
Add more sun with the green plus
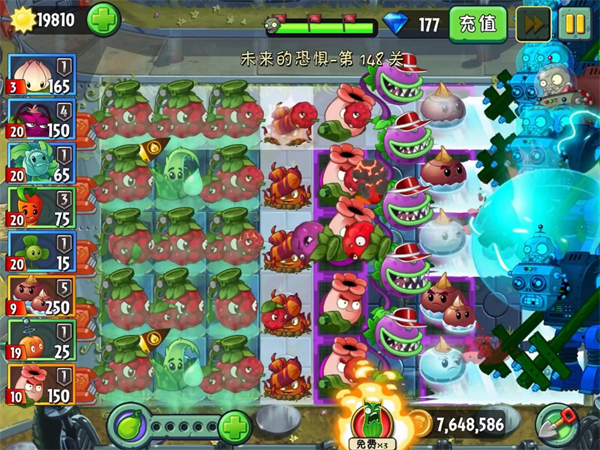[105, 19]
